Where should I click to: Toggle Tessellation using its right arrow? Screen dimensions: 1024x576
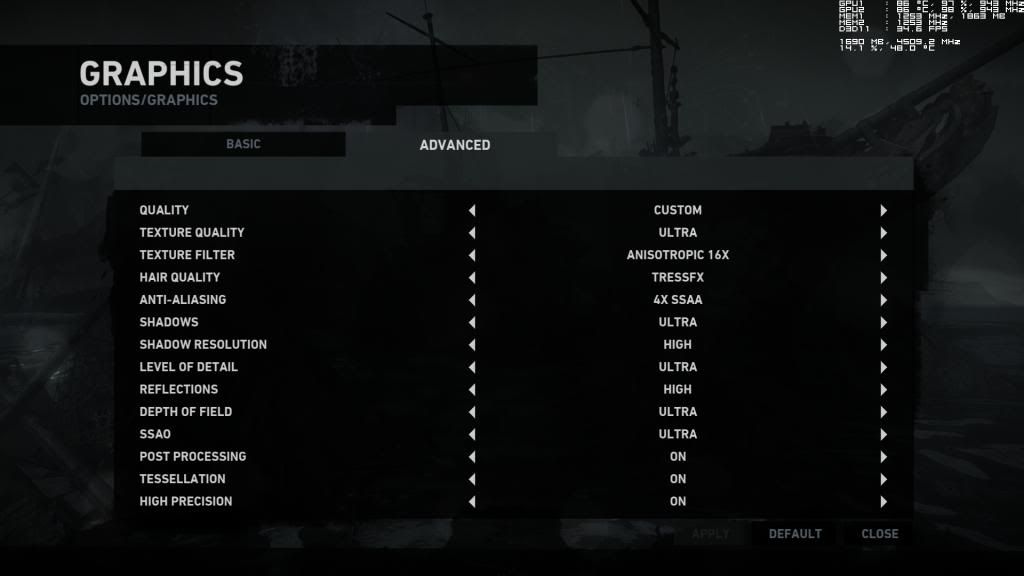pyautogui.click(x=884, y=479)
